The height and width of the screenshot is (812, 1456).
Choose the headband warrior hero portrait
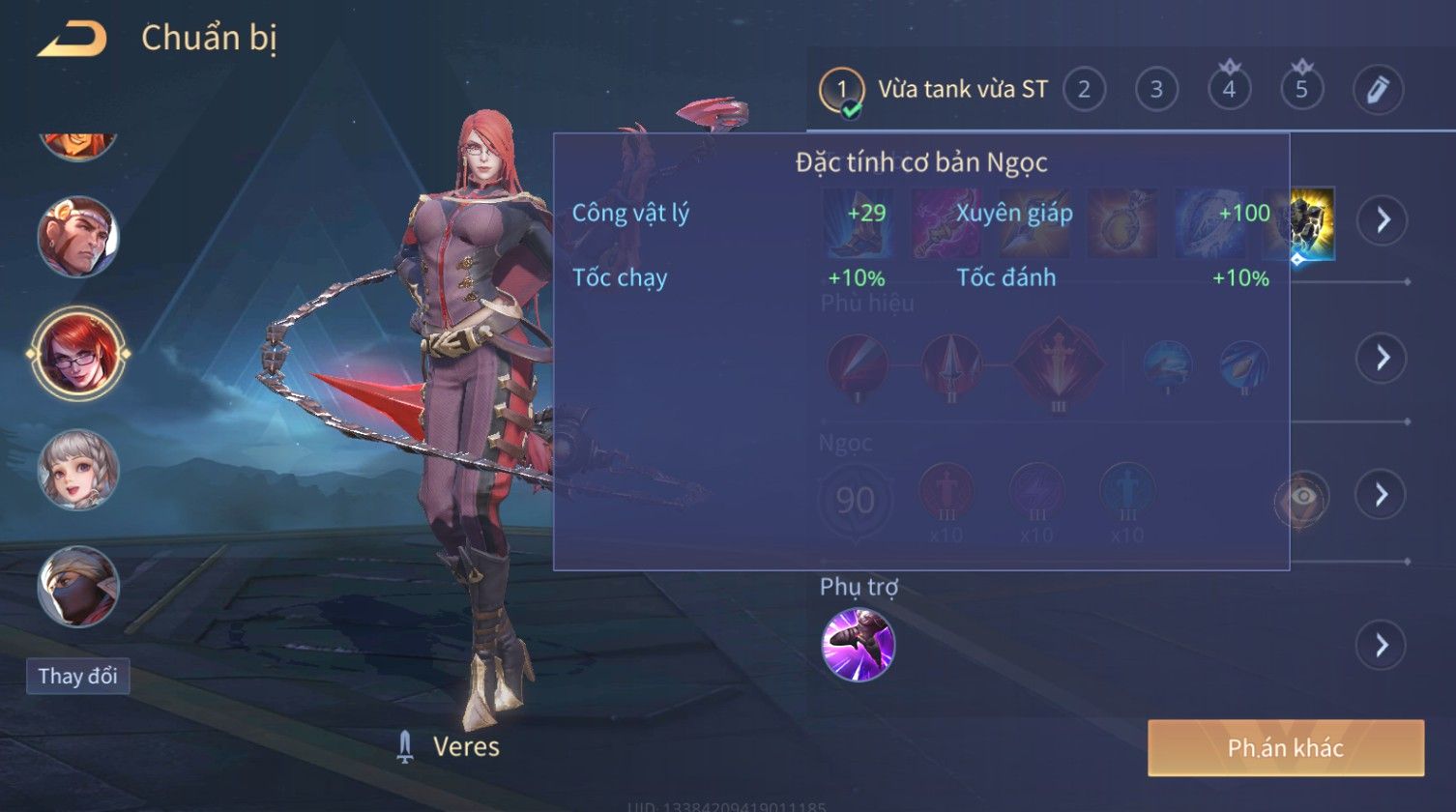pos(78,237)
